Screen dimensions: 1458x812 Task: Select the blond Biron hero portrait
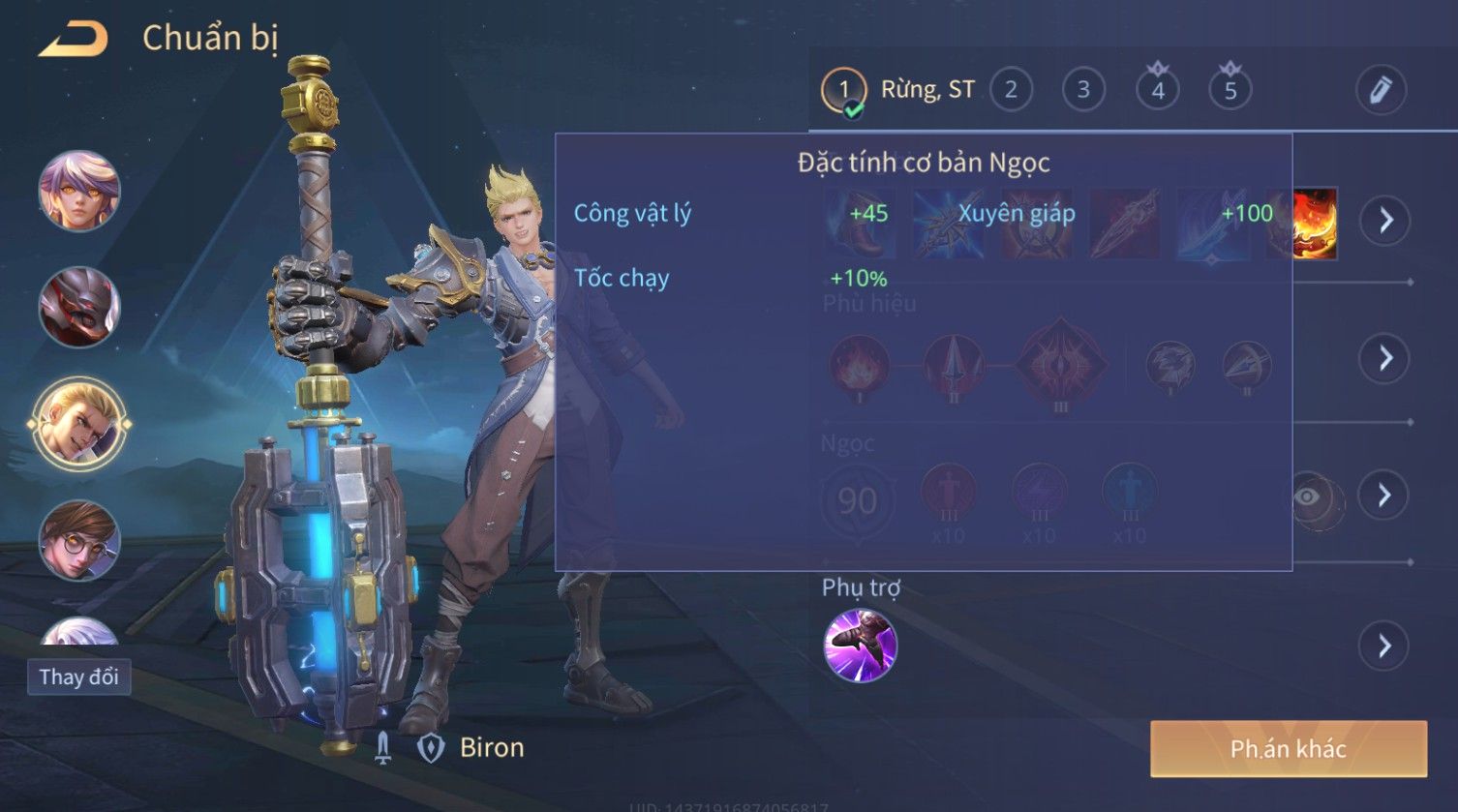[79, 424]
